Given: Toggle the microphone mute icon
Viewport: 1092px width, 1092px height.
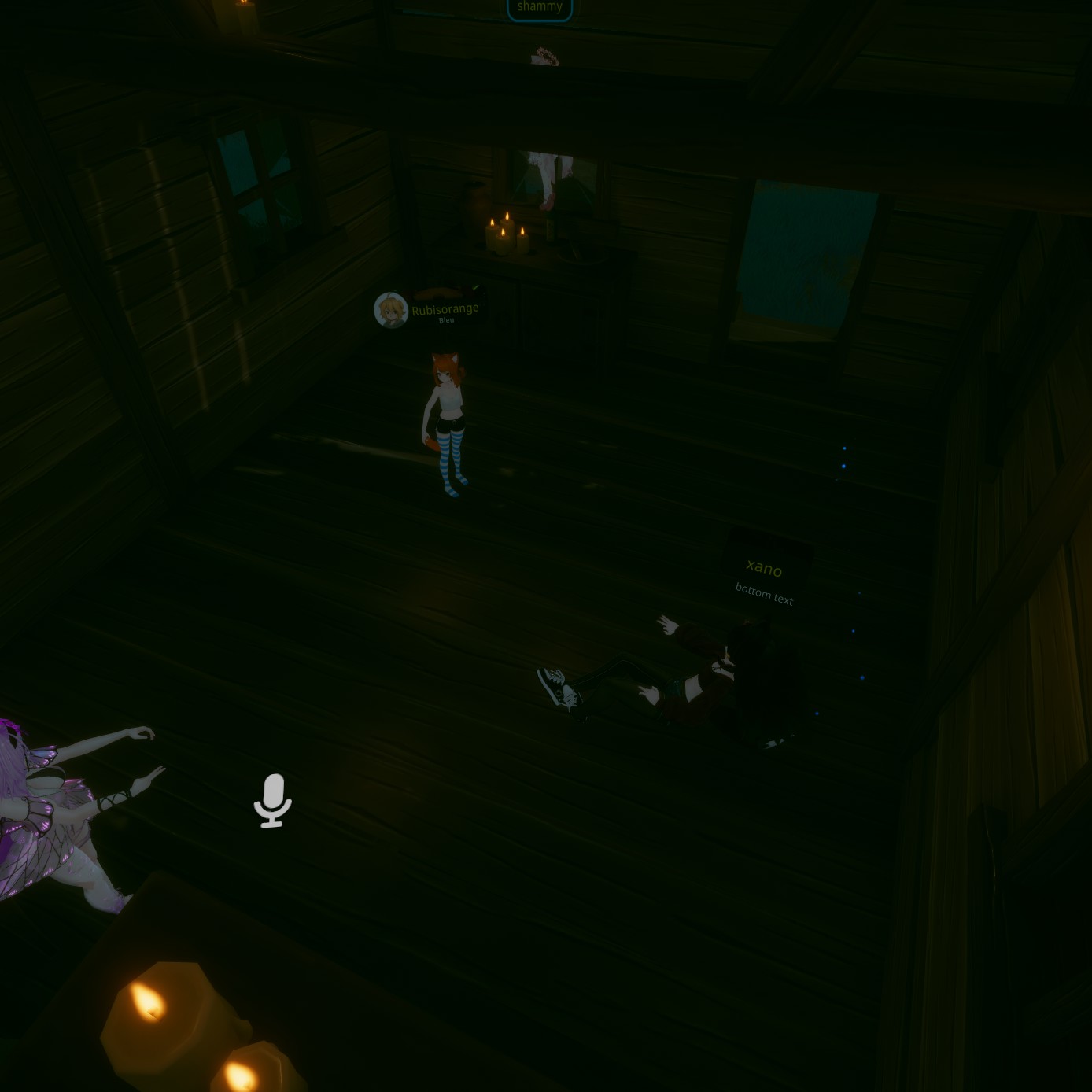Looking at the screenshot, I should (x=272, y=799).
